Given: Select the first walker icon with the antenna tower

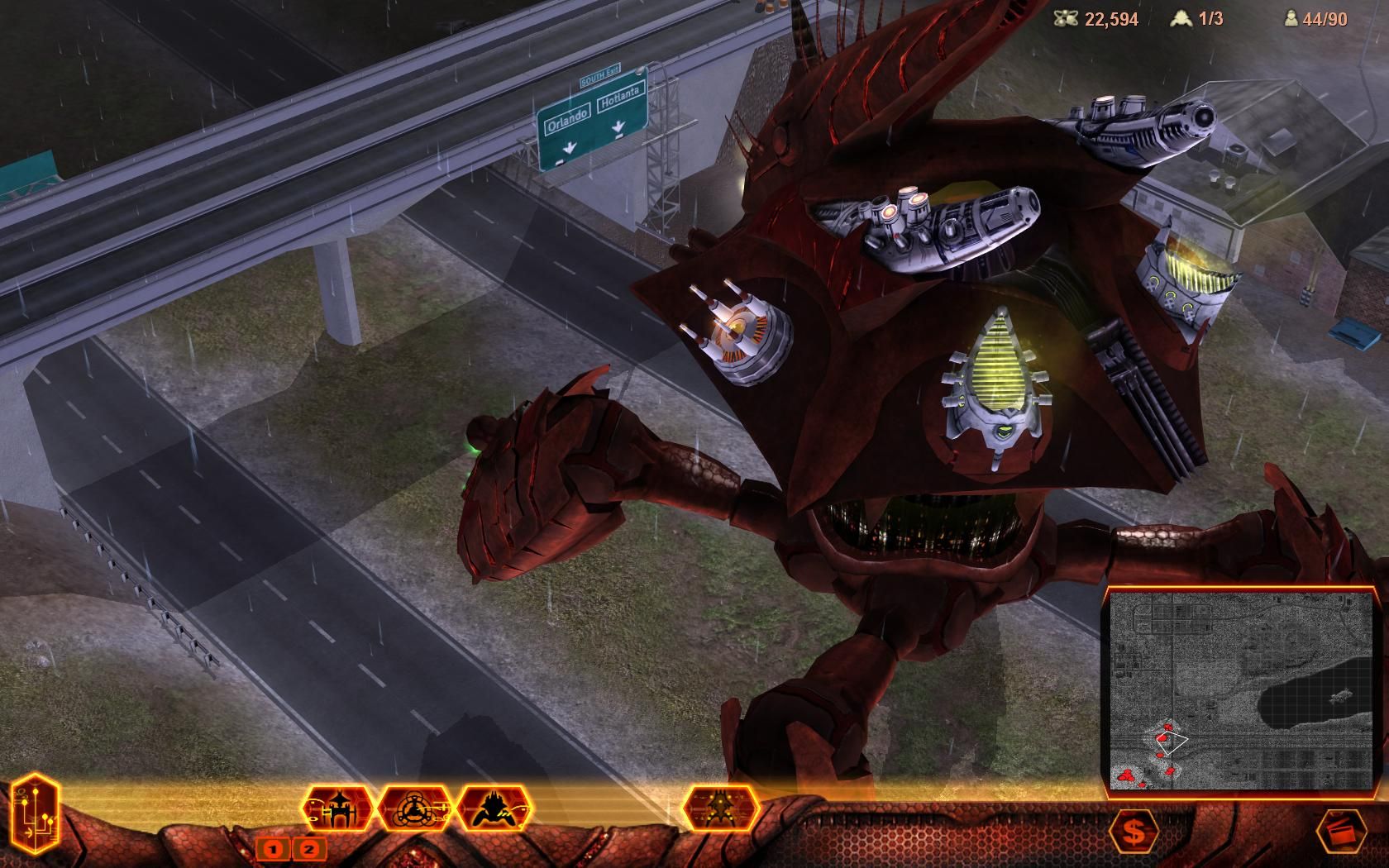Looking at the screenshot, I should (x=339, y=808).
